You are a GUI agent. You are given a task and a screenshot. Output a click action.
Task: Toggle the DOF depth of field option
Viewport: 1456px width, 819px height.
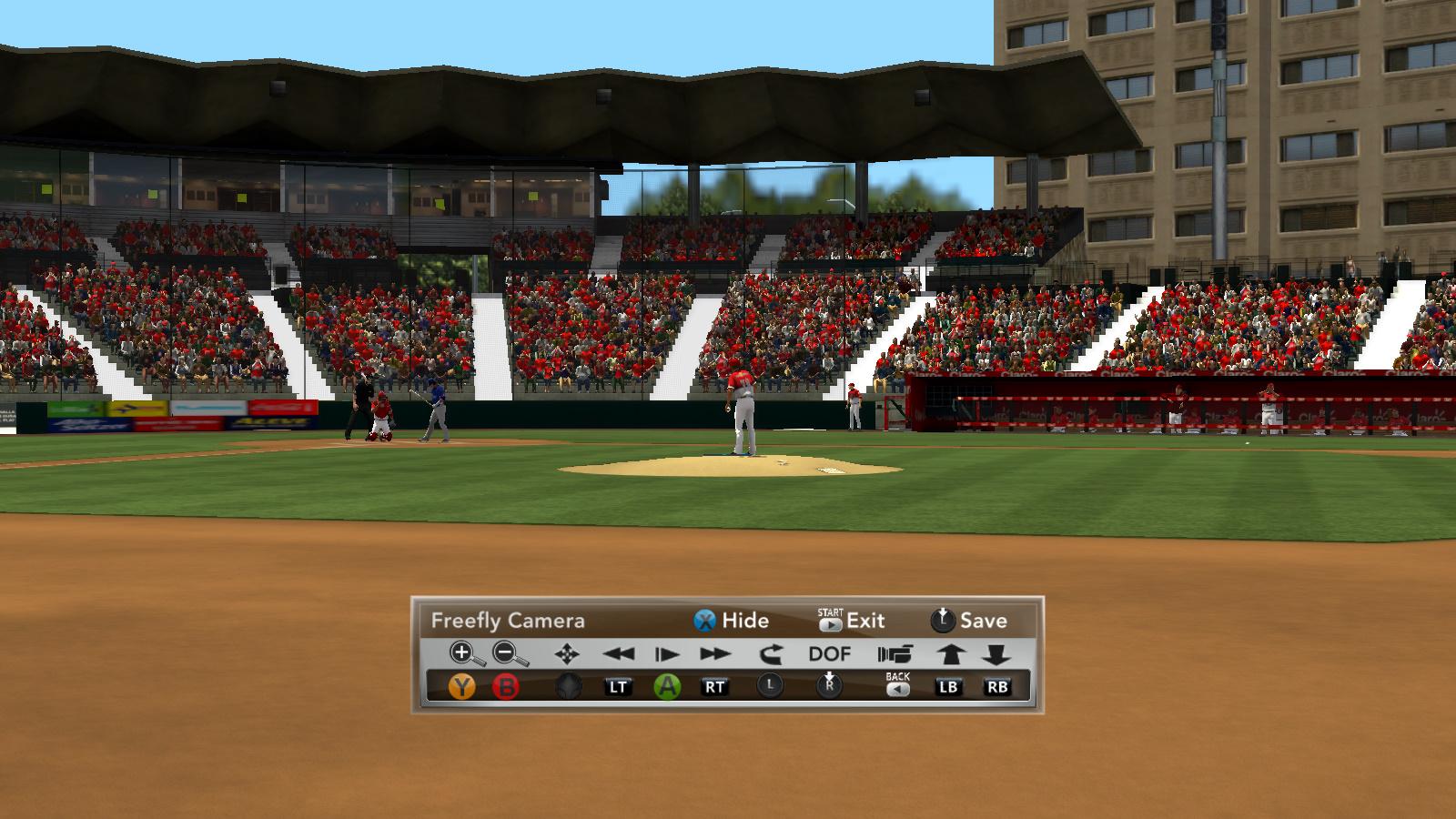point(829,653)
